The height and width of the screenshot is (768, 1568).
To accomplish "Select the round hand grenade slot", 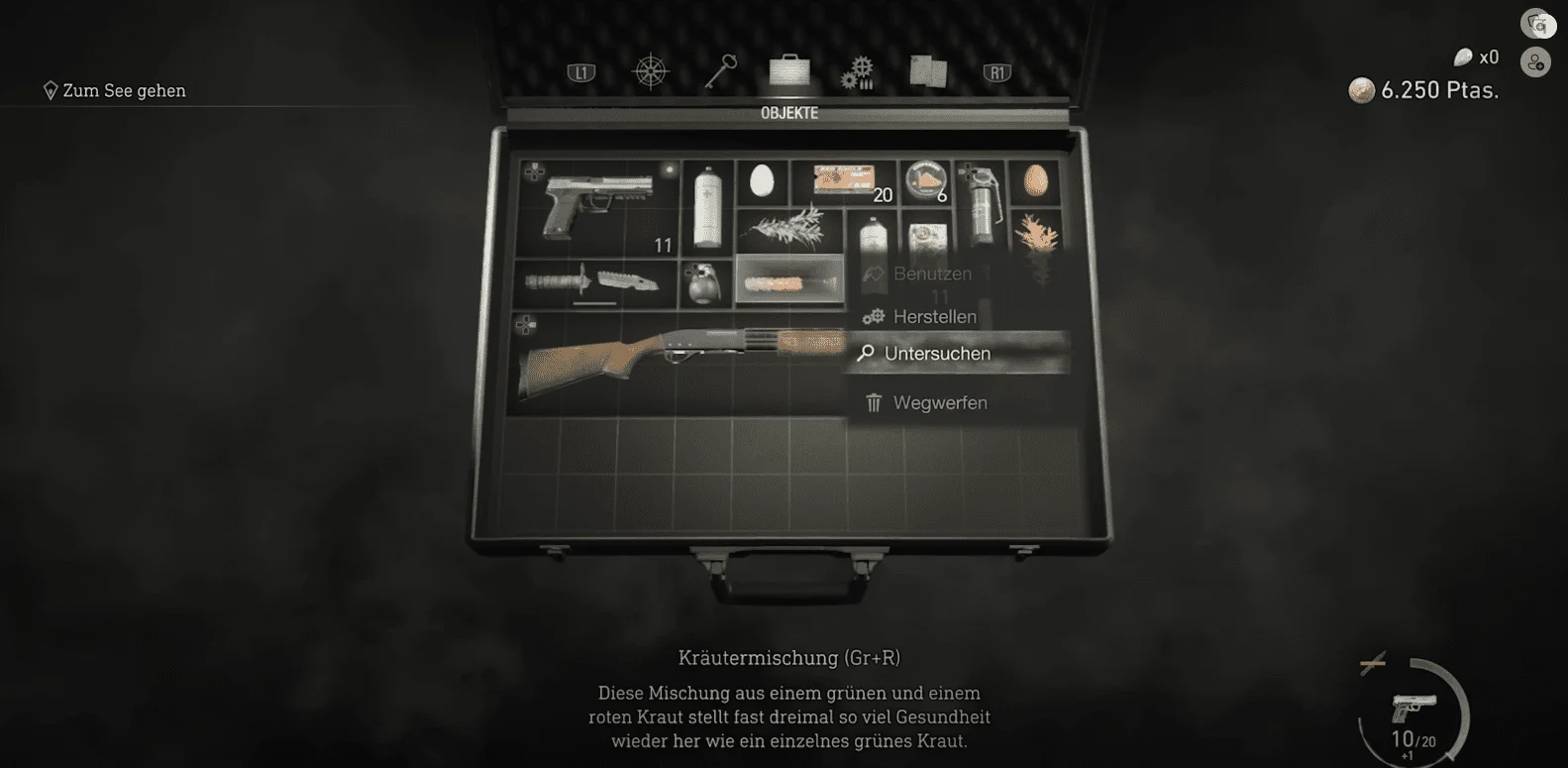I will (x=705, y=282).
